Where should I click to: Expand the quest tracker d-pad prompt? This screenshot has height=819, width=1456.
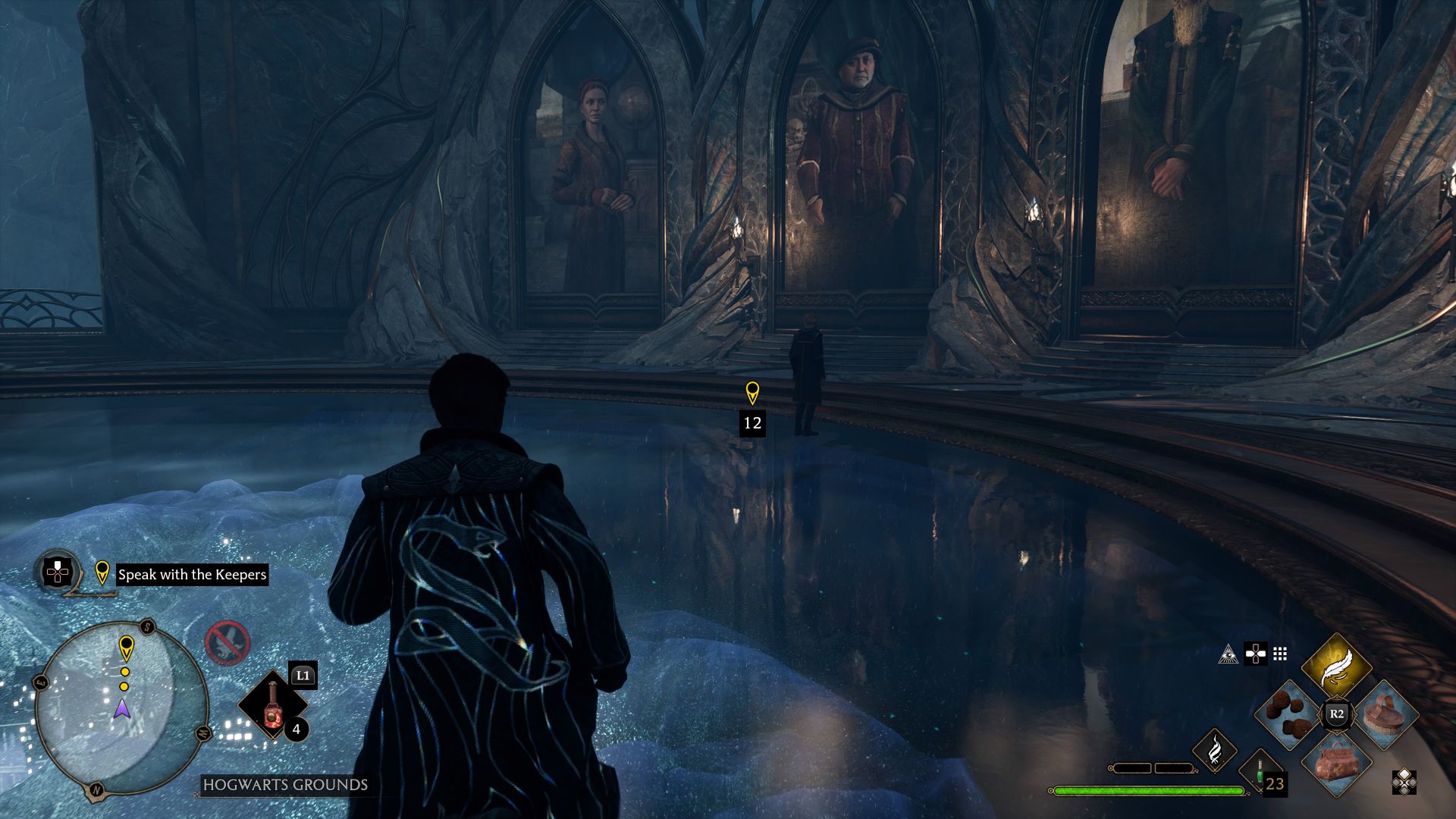[x=57, y=571]
